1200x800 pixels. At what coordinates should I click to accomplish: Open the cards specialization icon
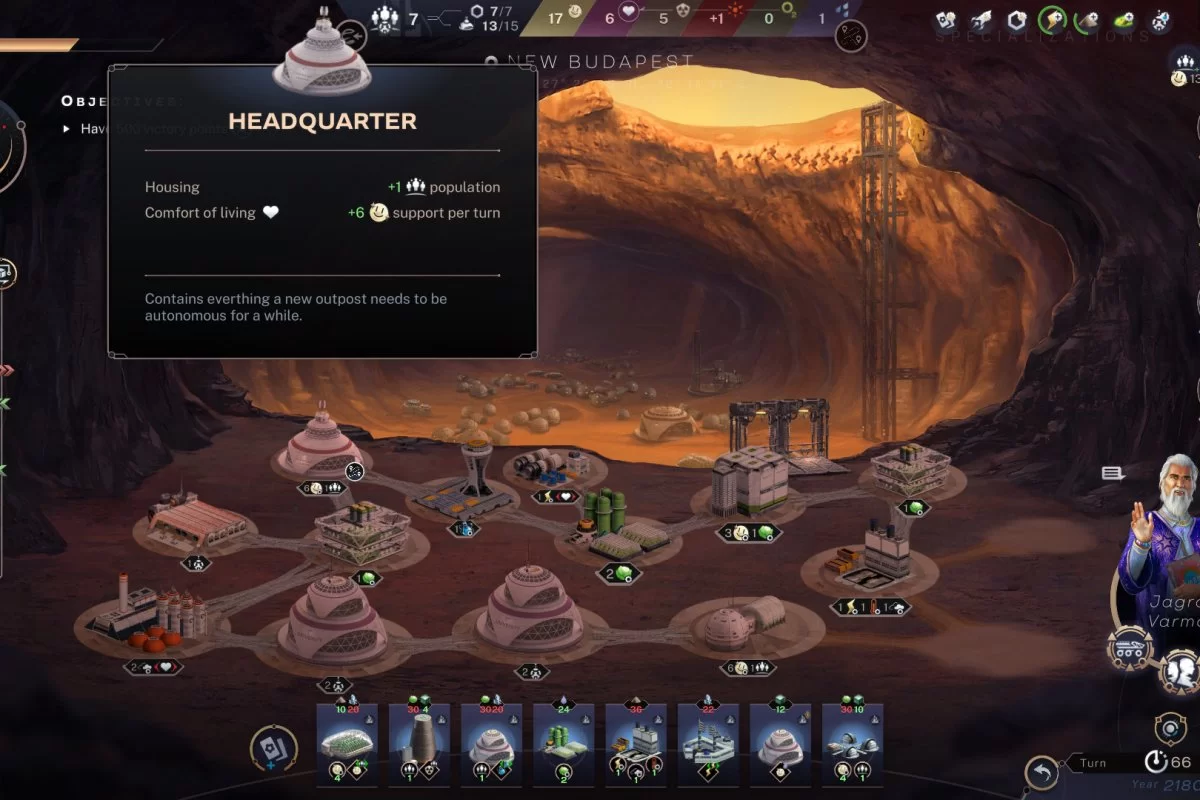pyautogui.click(x=946, y=19)
